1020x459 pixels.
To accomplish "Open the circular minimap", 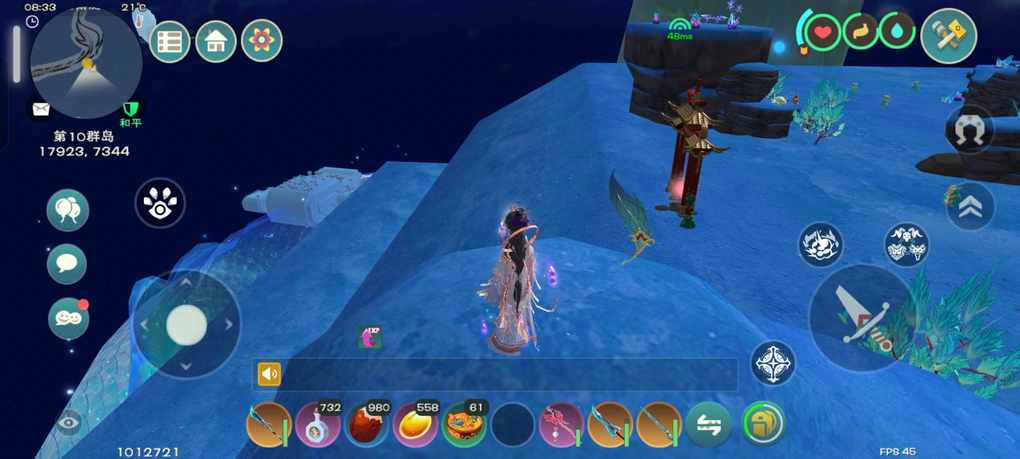I will (85, 63).
